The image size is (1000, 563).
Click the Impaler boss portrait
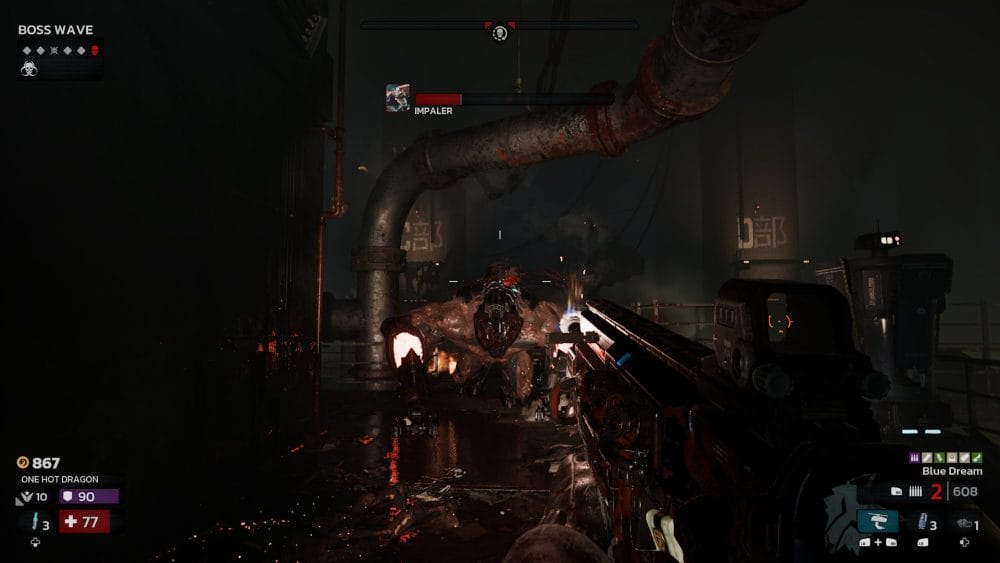[x=397, y=98]
